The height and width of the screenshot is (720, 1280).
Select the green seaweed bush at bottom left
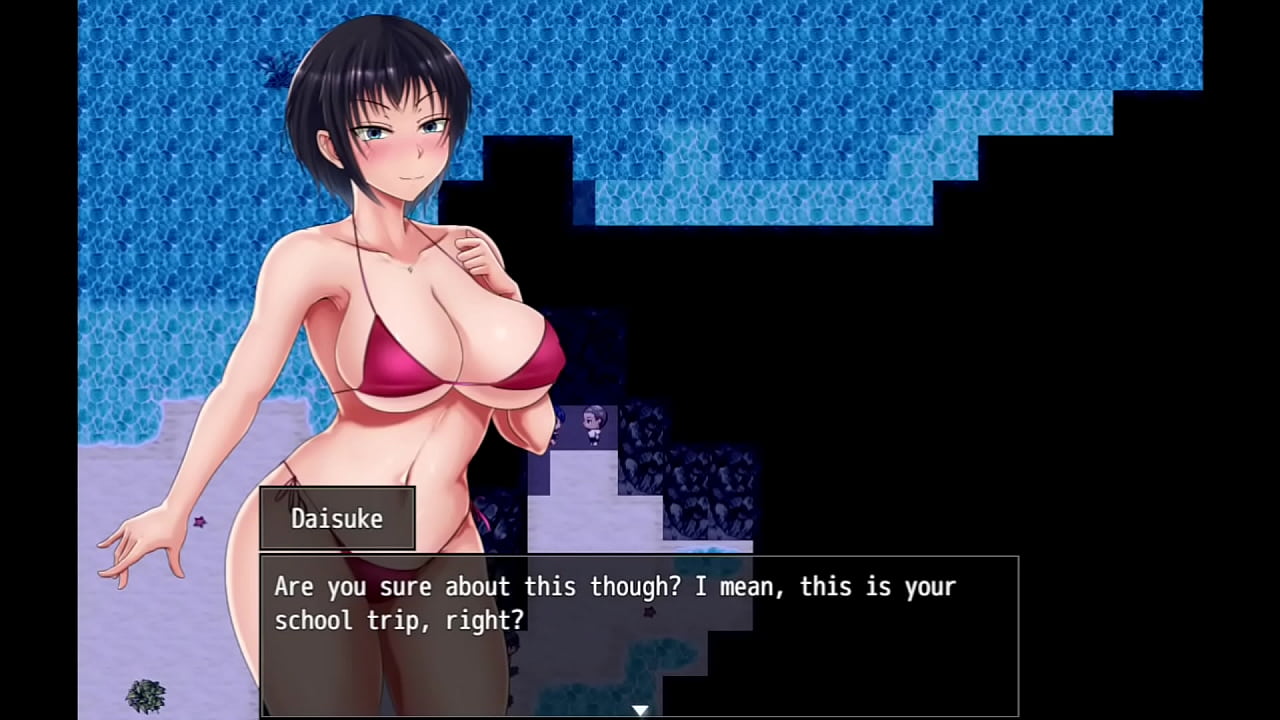(x=146, y=696)
